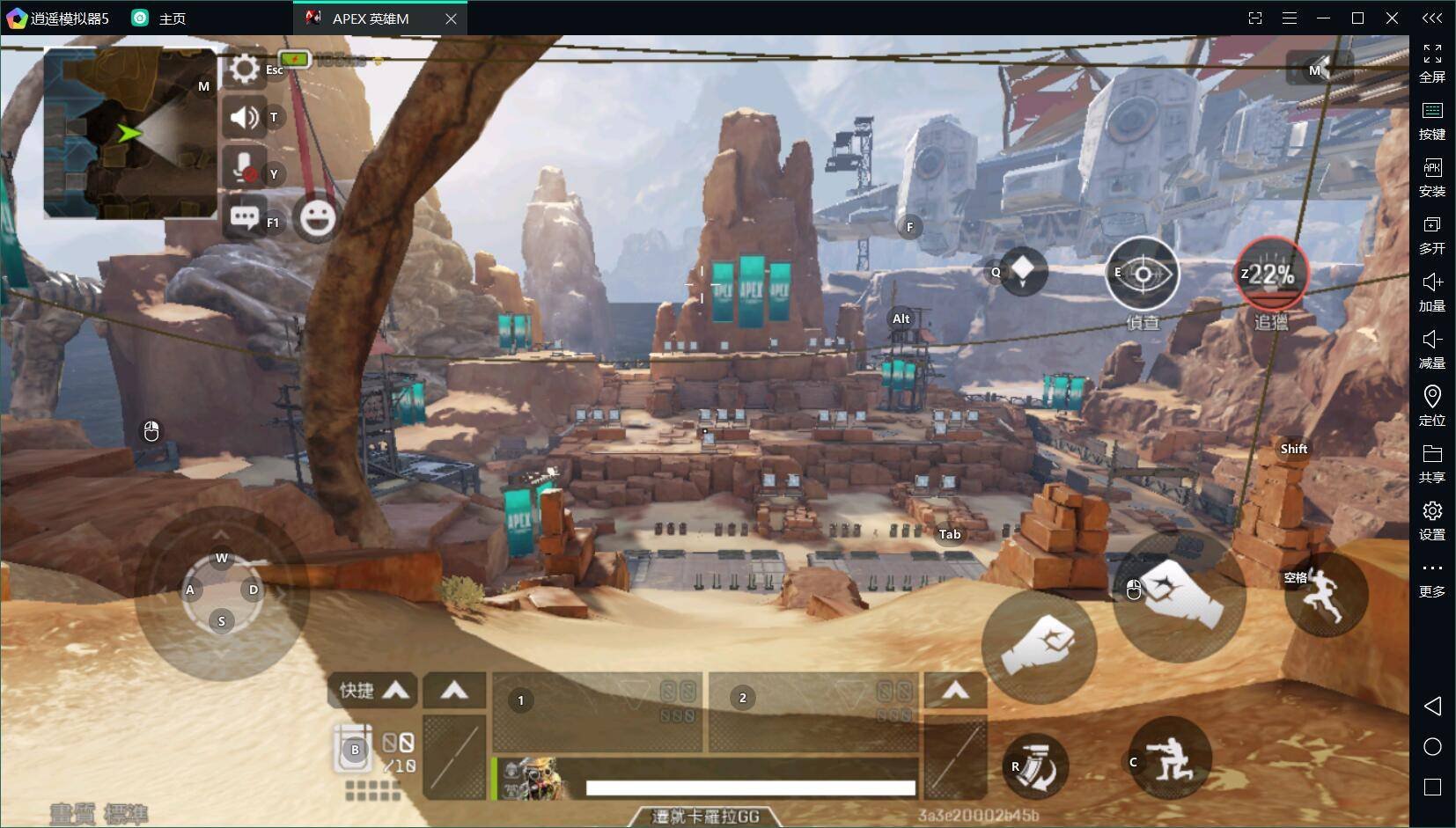Click the minimap in the top-left corner

[130, 134]
